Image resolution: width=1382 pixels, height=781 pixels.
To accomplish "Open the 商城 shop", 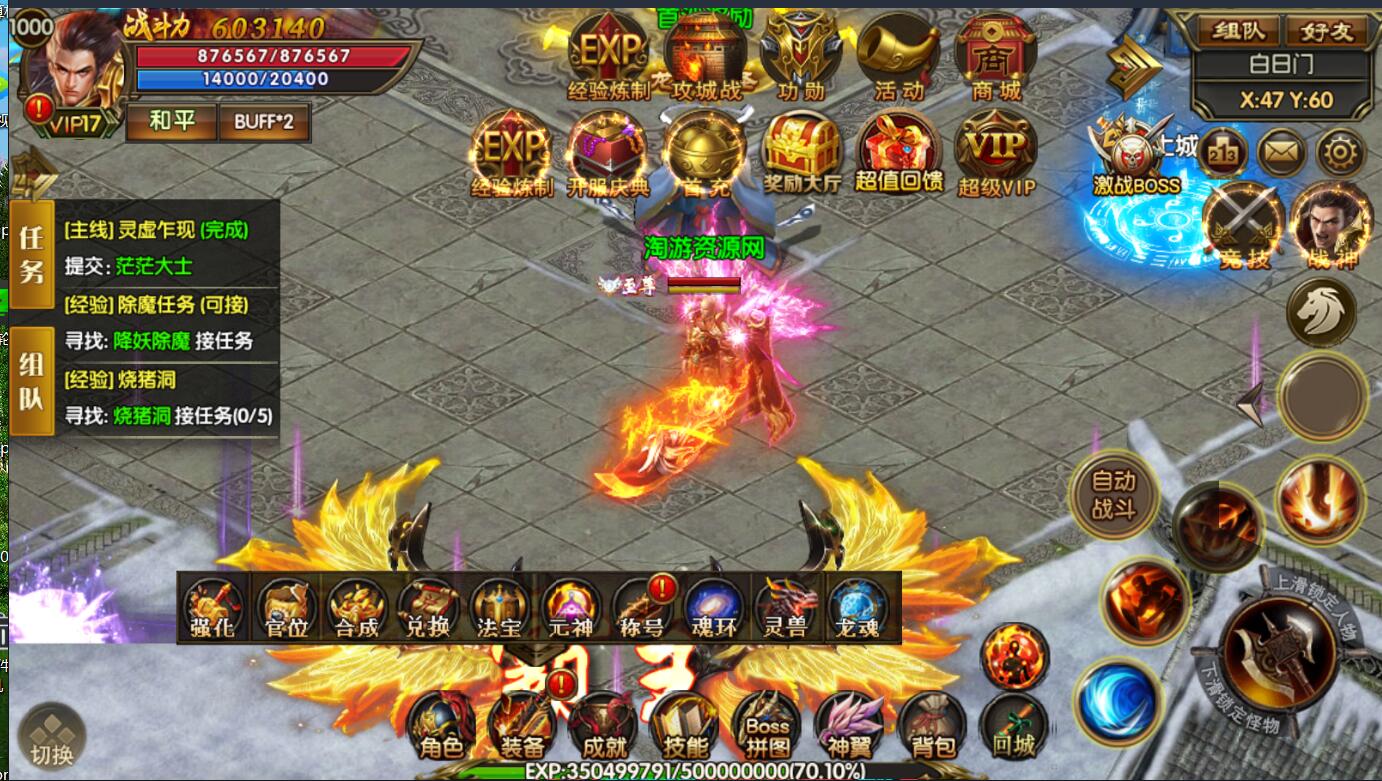I will coord(996,55).
